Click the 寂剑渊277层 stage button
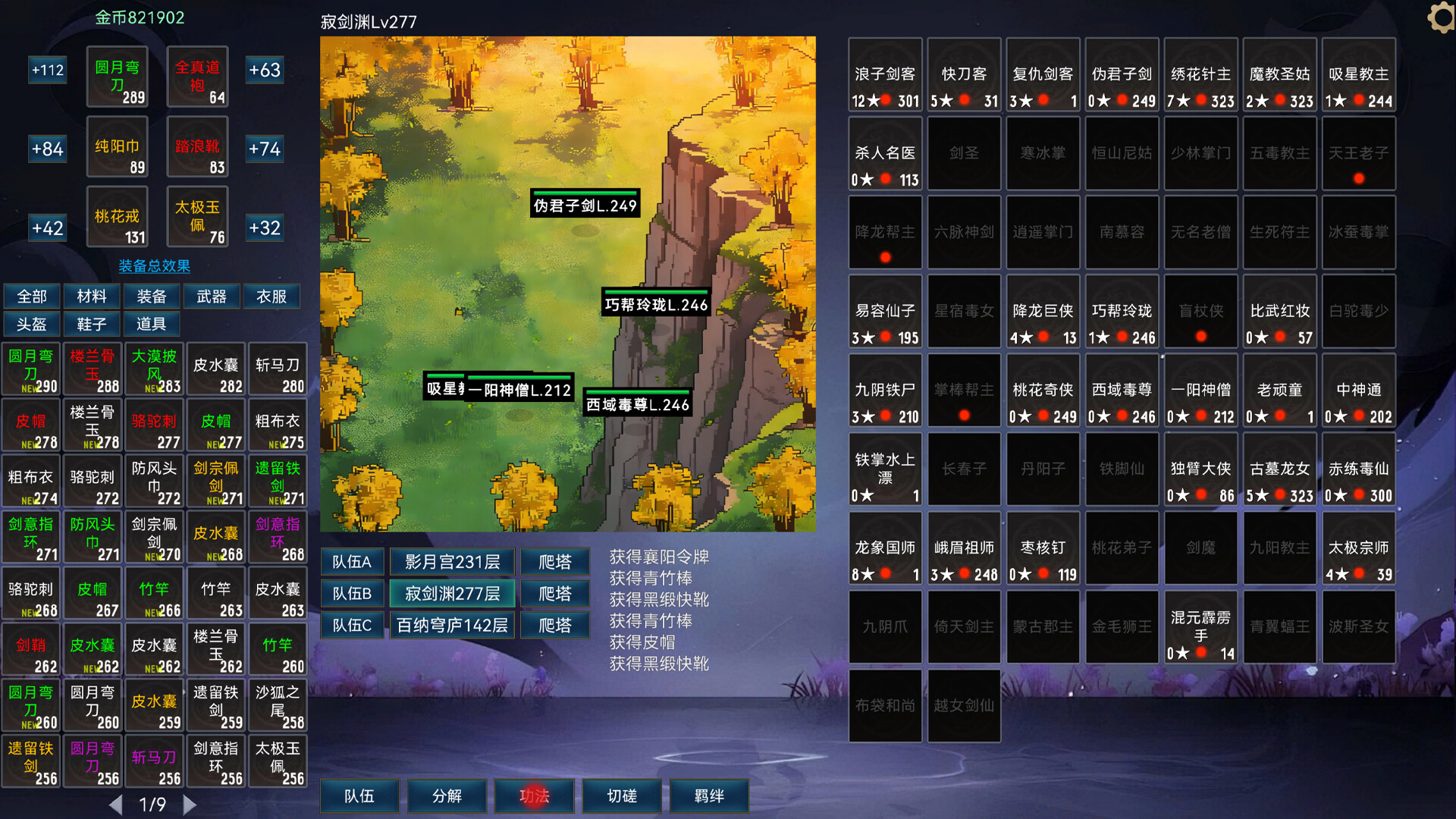The width and height of the screenshot is (1456, 819). click(452, 593)
